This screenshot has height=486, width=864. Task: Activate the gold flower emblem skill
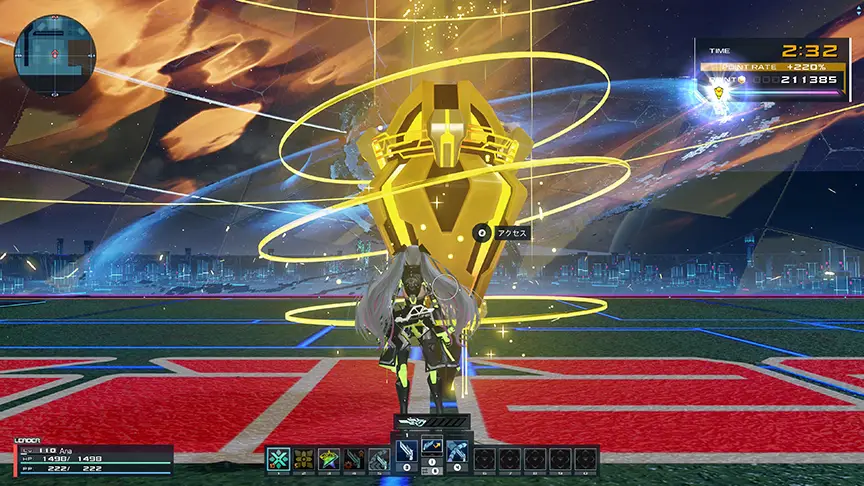(305, 459)
